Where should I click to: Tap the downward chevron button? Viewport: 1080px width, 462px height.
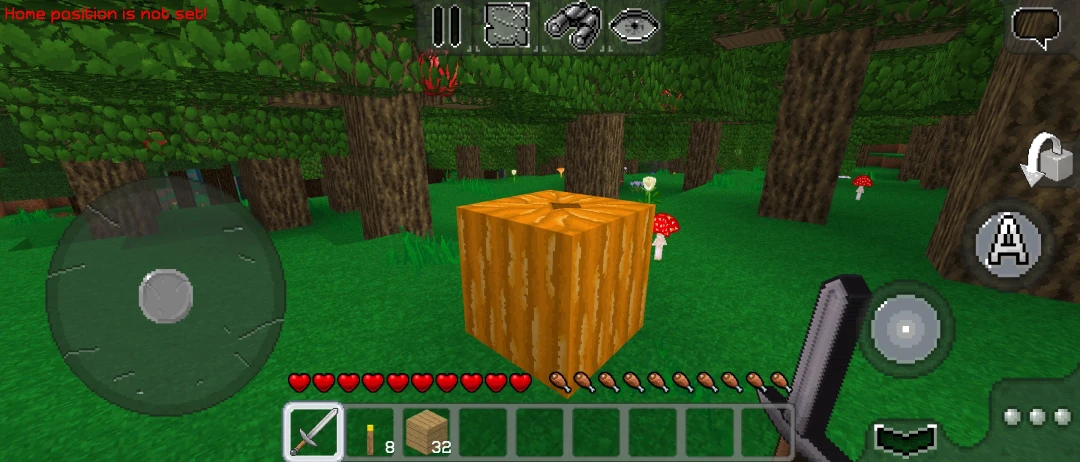[x=905, y=438]
